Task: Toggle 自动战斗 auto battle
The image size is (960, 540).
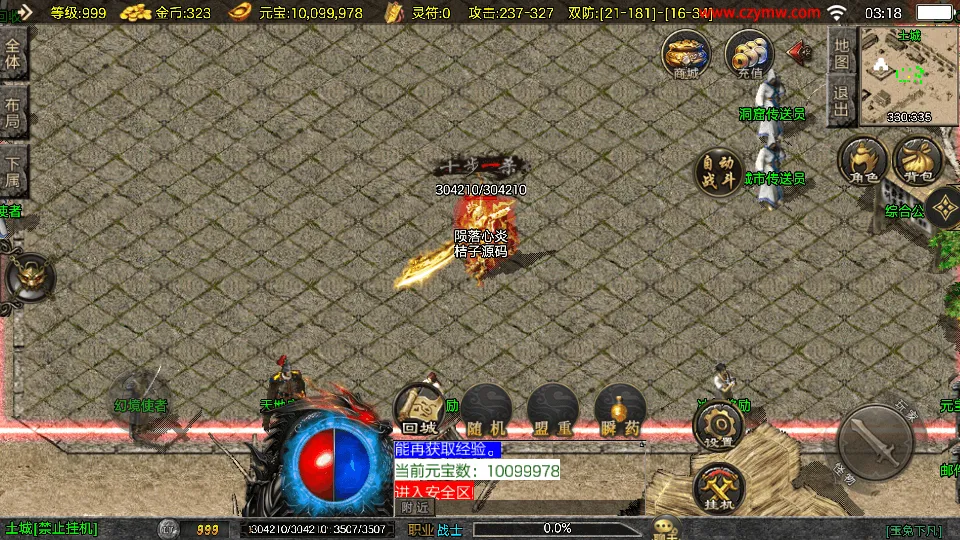Action: 719,171
